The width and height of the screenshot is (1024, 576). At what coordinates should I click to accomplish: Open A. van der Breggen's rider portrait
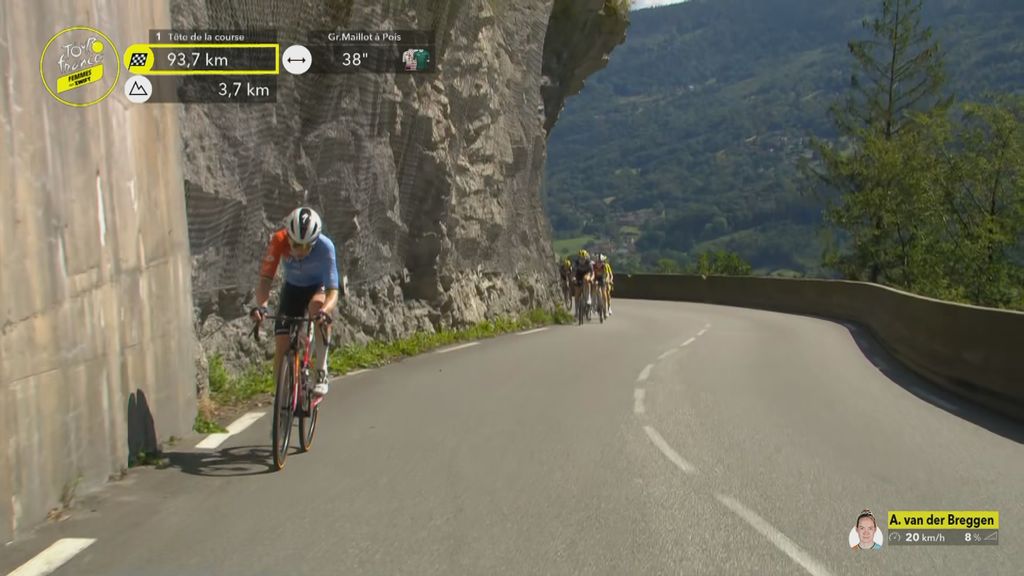(865, 530)
